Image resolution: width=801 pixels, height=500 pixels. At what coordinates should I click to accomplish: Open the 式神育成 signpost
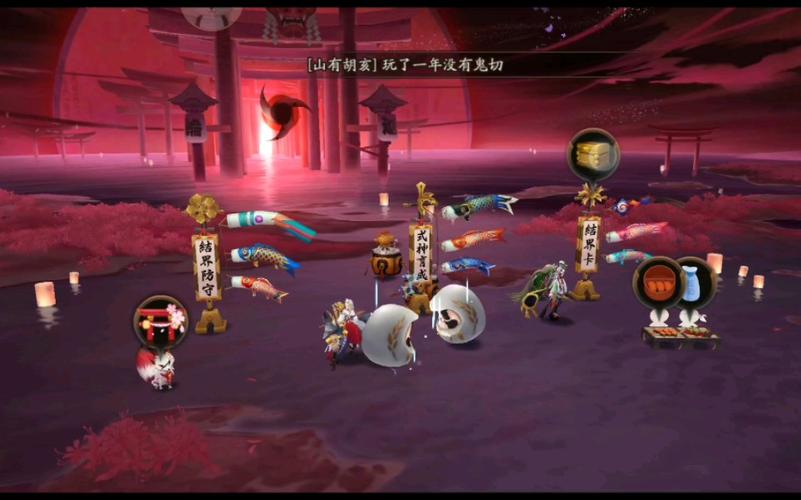pyautogui.click(x=422, y=250)
